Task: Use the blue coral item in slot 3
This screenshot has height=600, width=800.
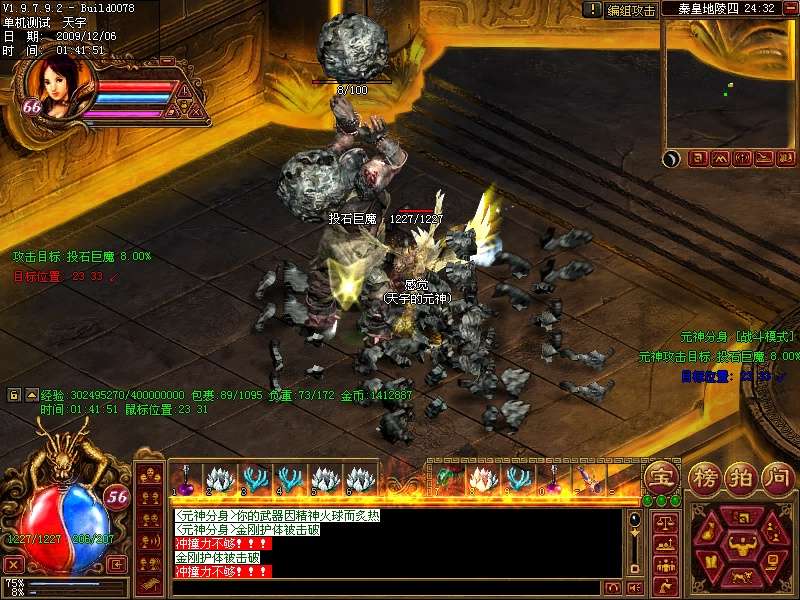Action: pyautogui.click(x=254, y=479)
